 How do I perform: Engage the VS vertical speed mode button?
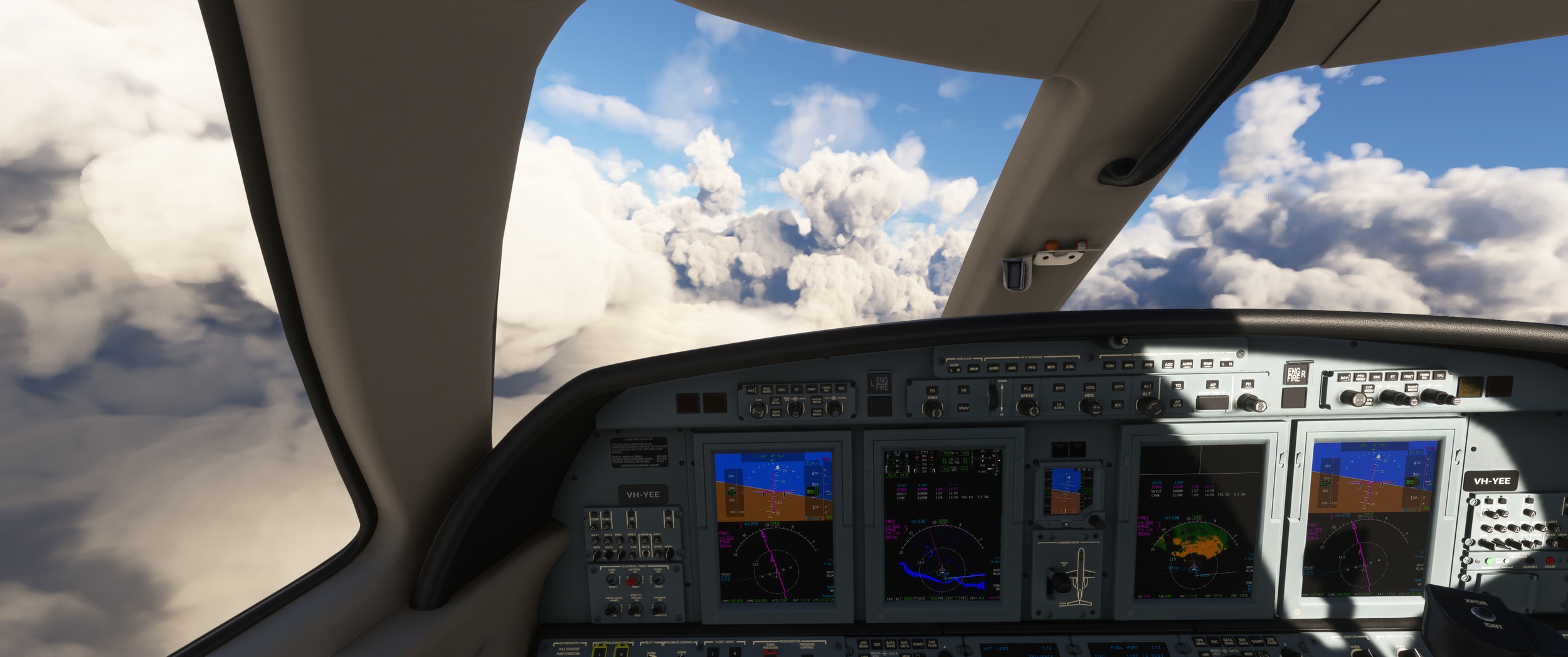point(963,390)
